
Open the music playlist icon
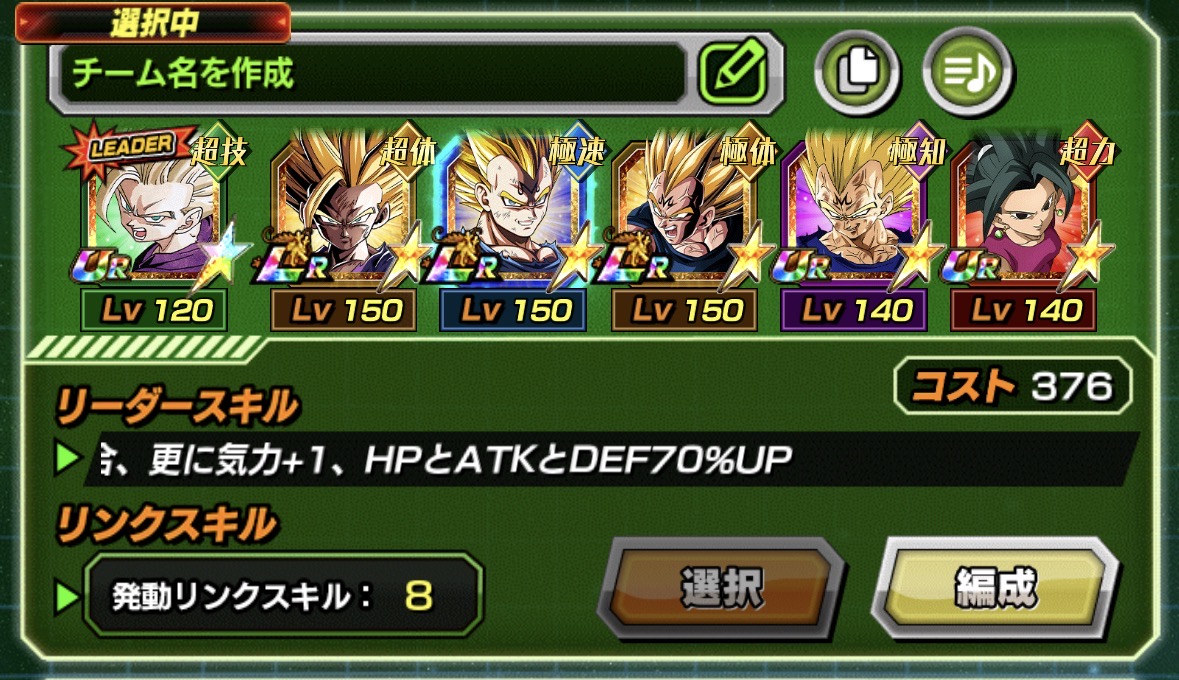tap(967, 72)
